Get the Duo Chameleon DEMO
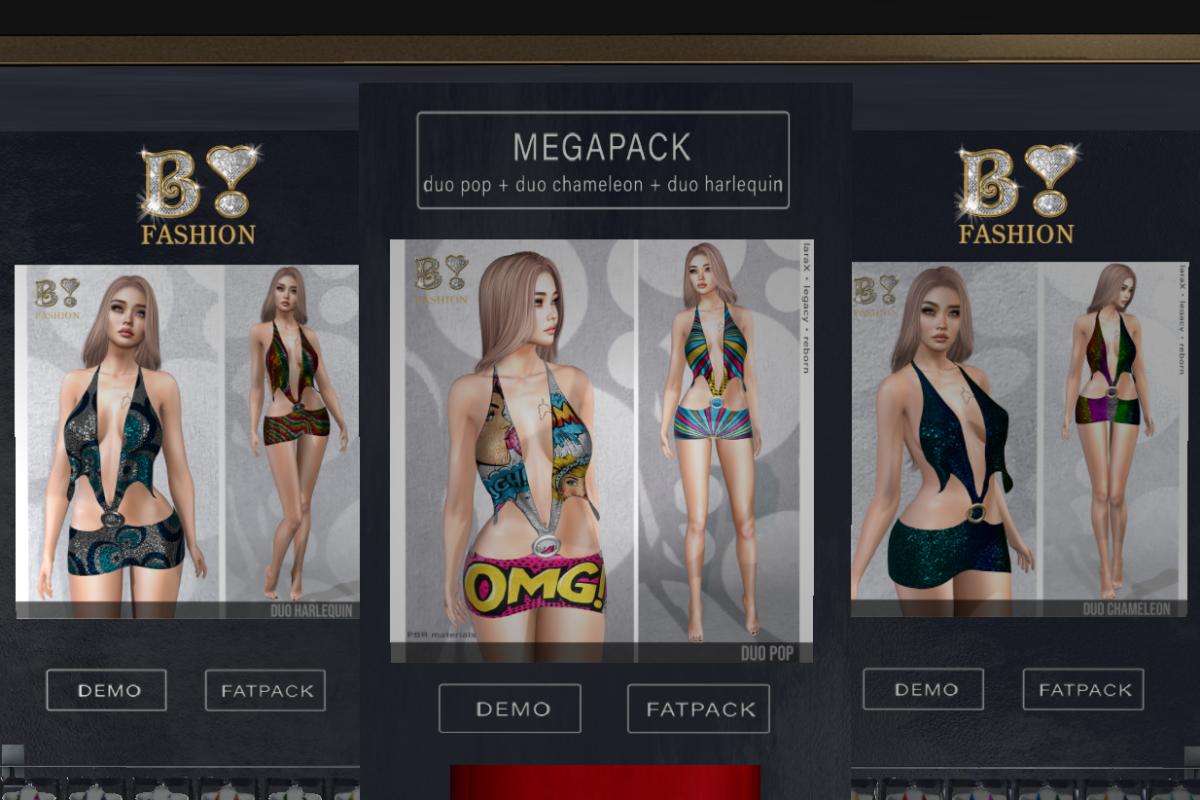This screenshot has width=1200, height=800. [923, 689]
